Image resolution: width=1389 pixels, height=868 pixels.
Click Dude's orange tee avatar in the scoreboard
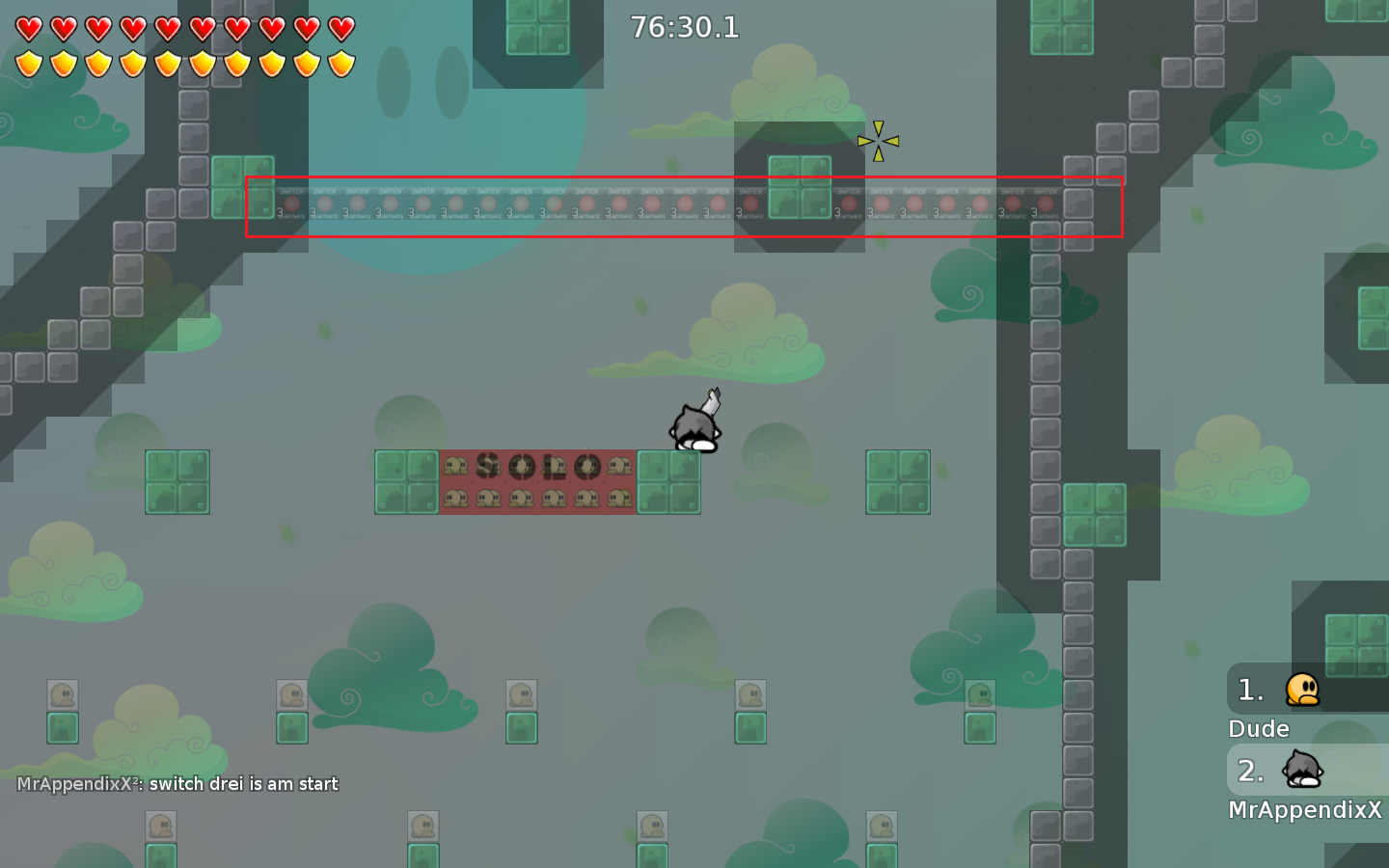[x=1301, y=690]
